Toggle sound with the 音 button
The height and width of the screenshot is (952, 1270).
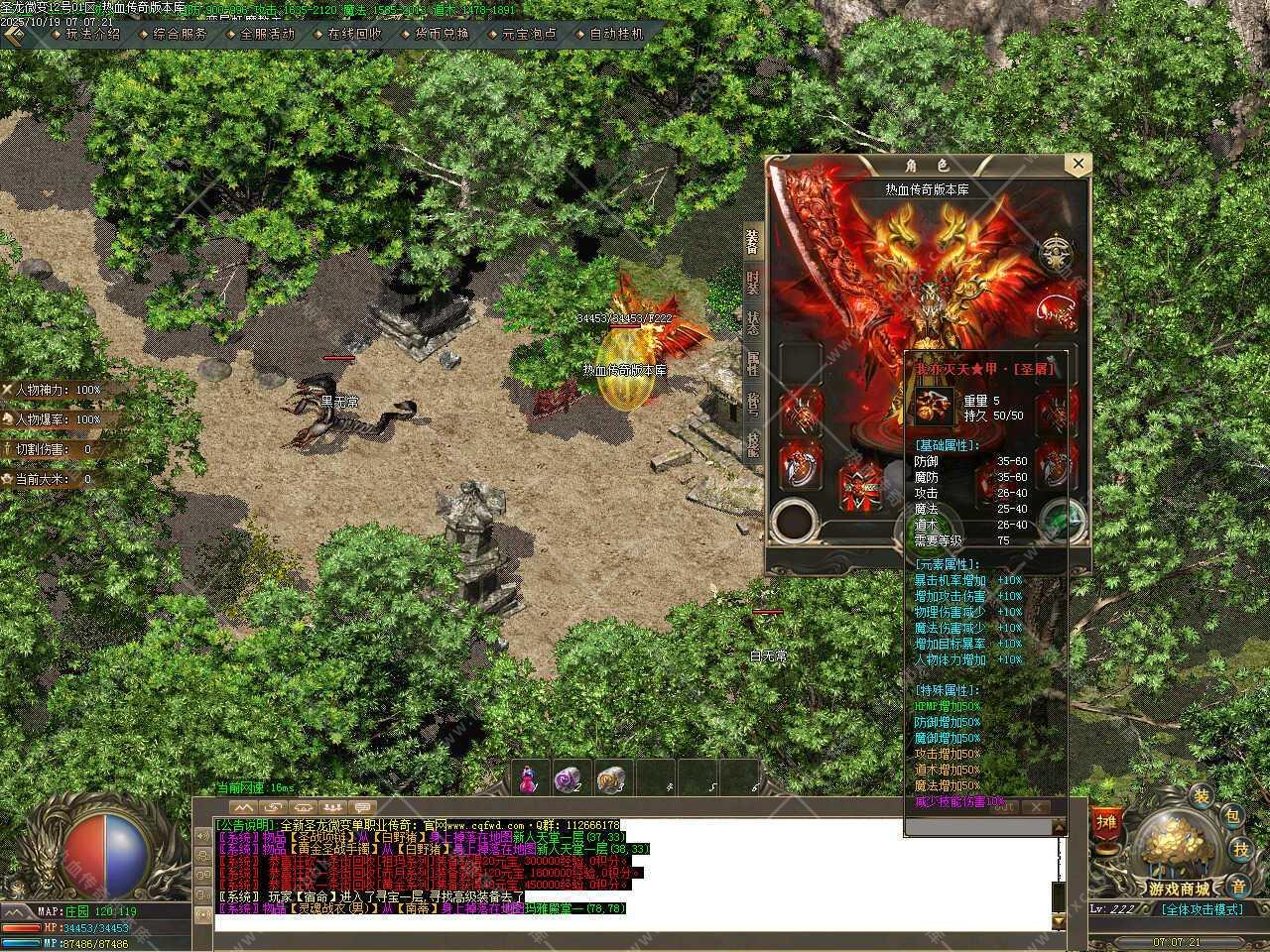click(x=1237, y=884)
